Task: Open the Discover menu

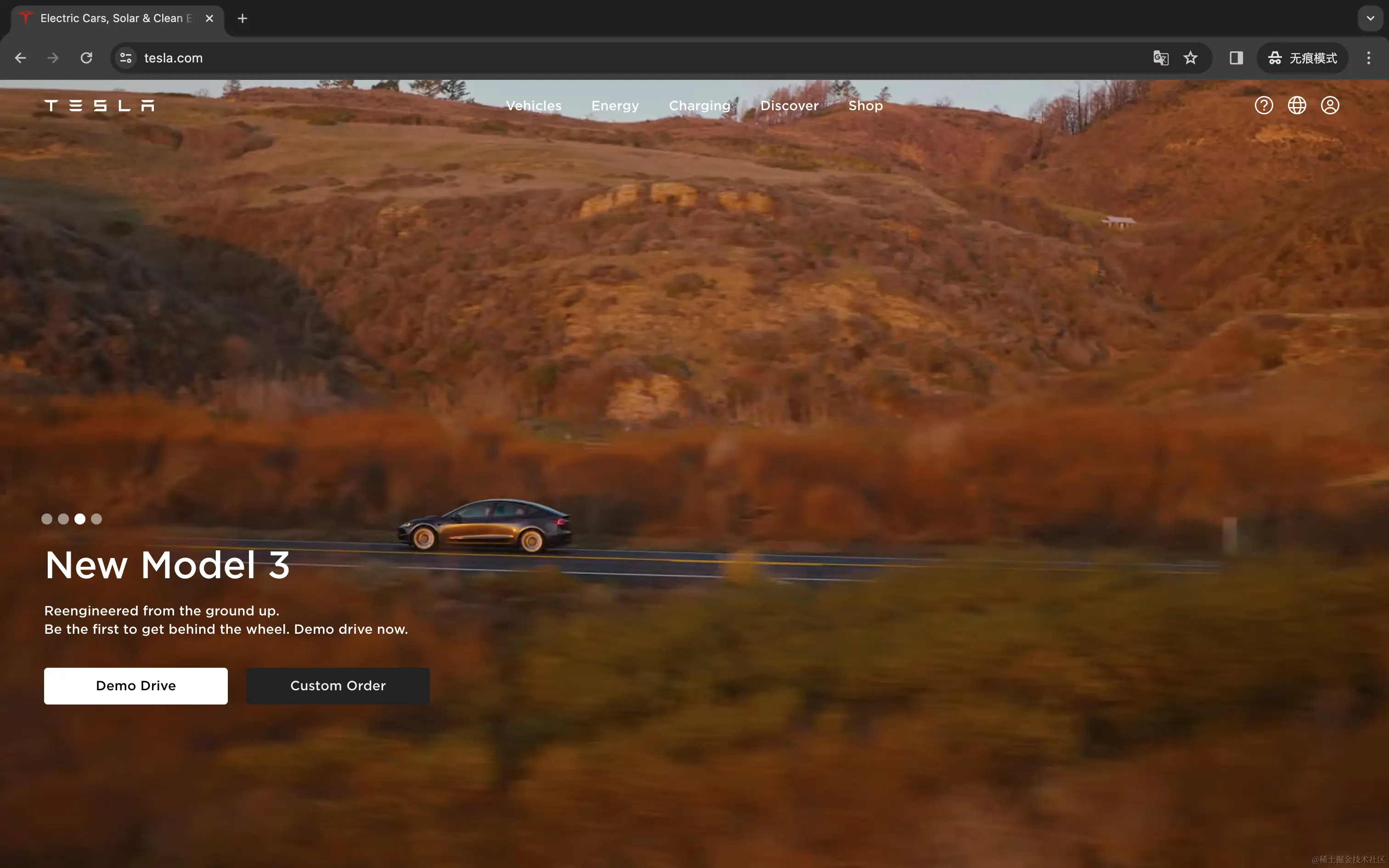Action: point(789,106)
